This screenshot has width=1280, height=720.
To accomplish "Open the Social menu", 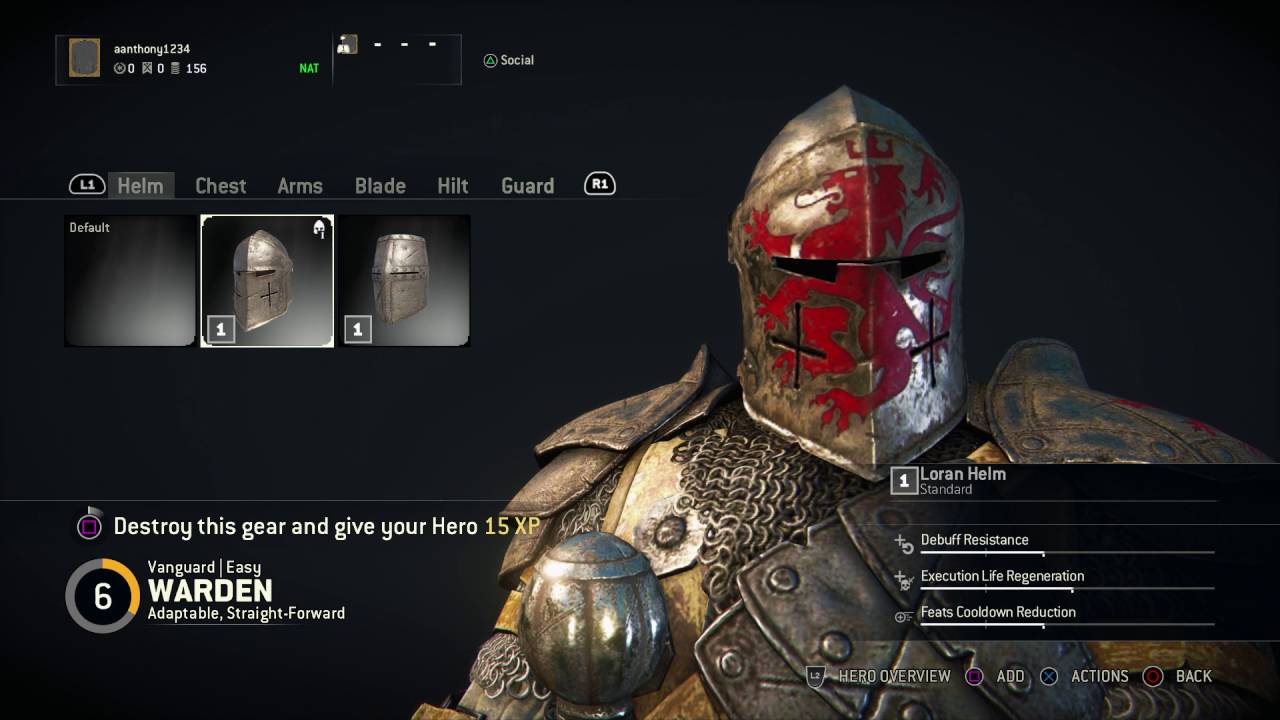I will (508, 60).
